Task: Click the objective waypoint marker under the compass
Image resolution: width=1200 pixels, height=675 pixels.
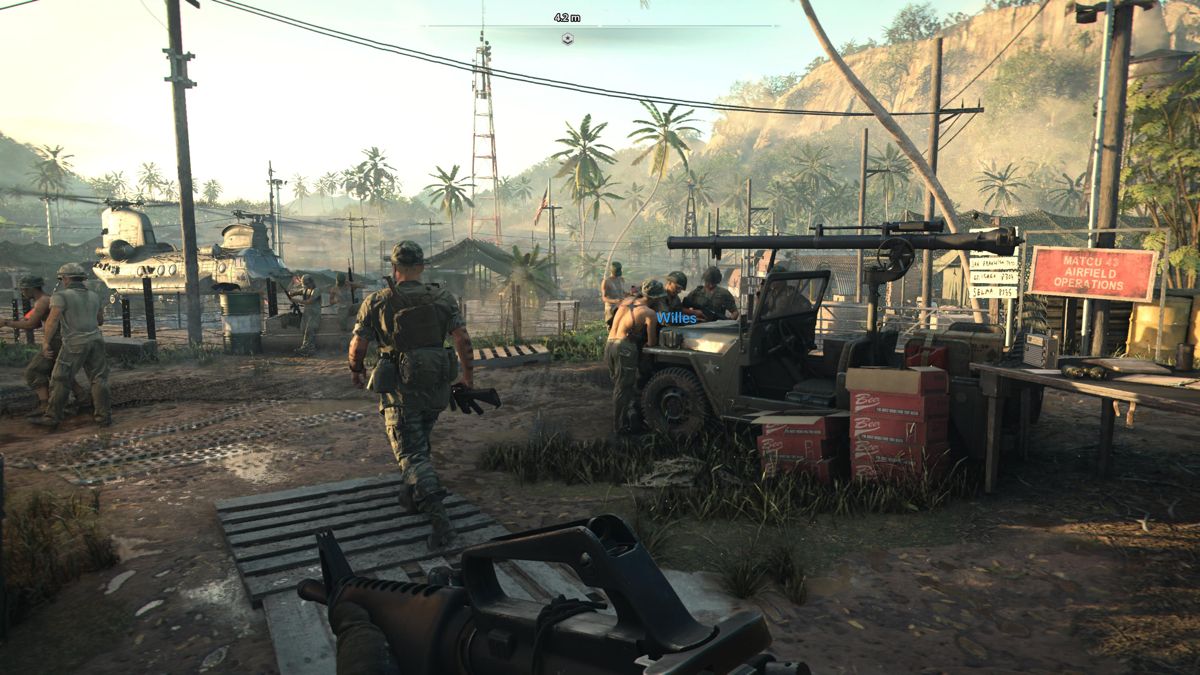Action: 567,39
